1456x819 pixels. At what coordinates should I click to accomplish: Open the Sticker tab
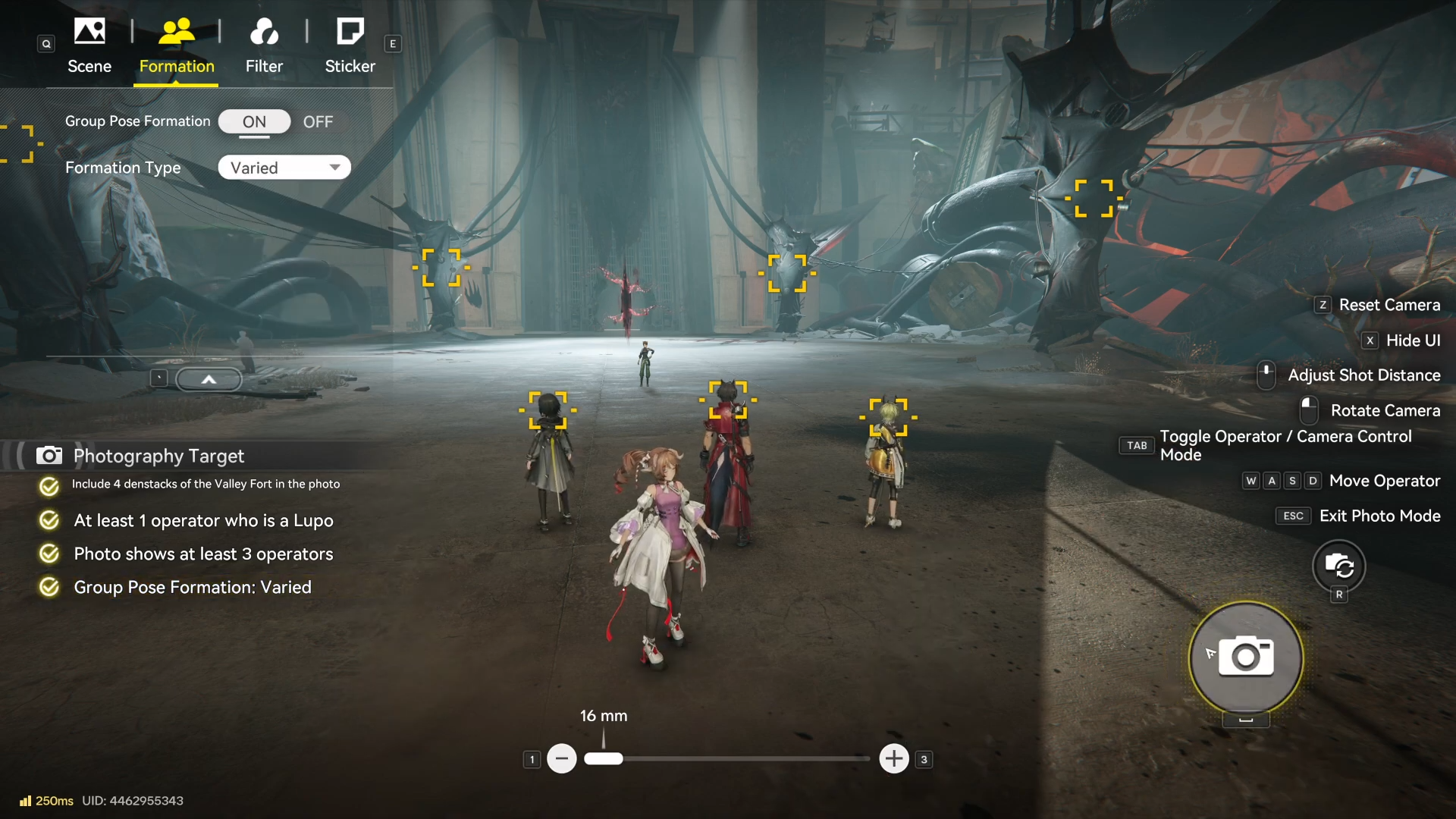[x=350, y=45]
